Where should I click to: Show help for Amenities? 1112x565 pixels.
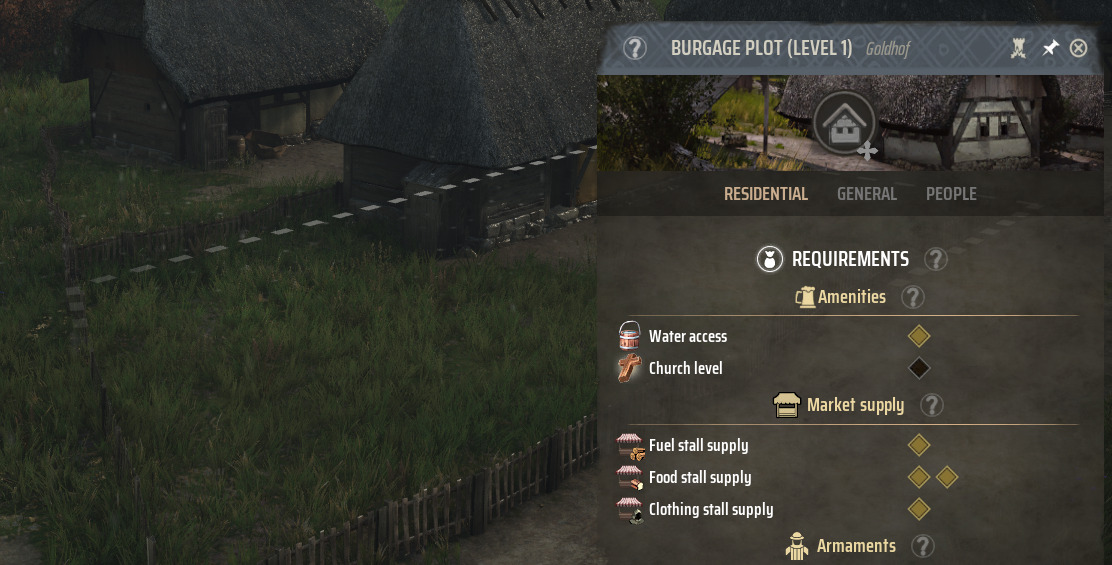coord(912,297)
